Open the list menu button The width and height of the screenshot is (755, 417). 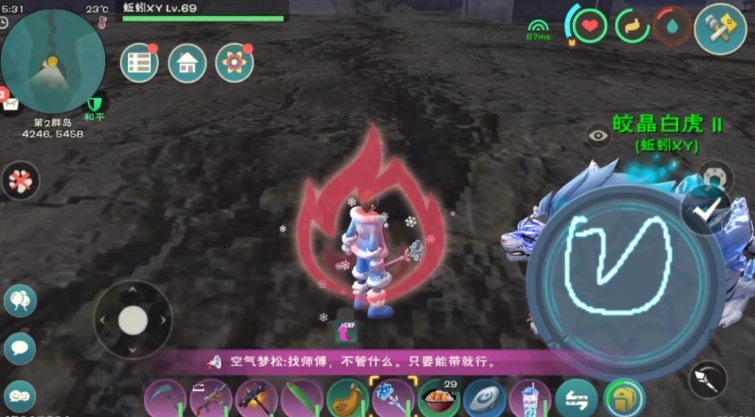point(139,64)
